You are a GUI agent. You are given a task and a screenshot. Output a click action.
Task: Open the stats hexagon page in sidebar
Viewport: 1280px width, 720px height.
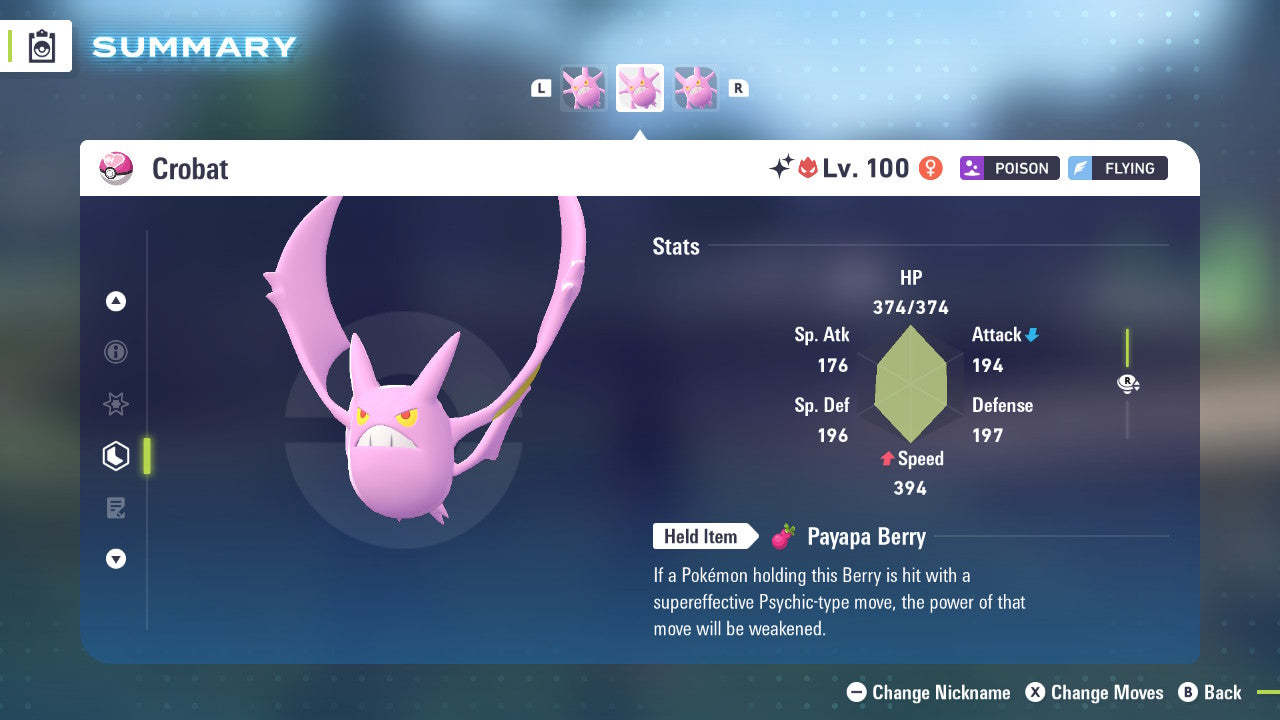pos(116,456)
